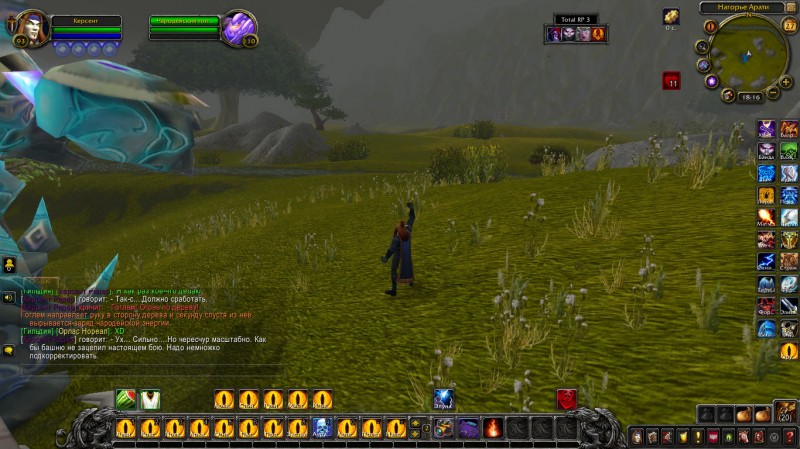Select the target's purple crystal portrait
Image resolution: width=800 pixels, height=449 pixels.
point(239,27)
